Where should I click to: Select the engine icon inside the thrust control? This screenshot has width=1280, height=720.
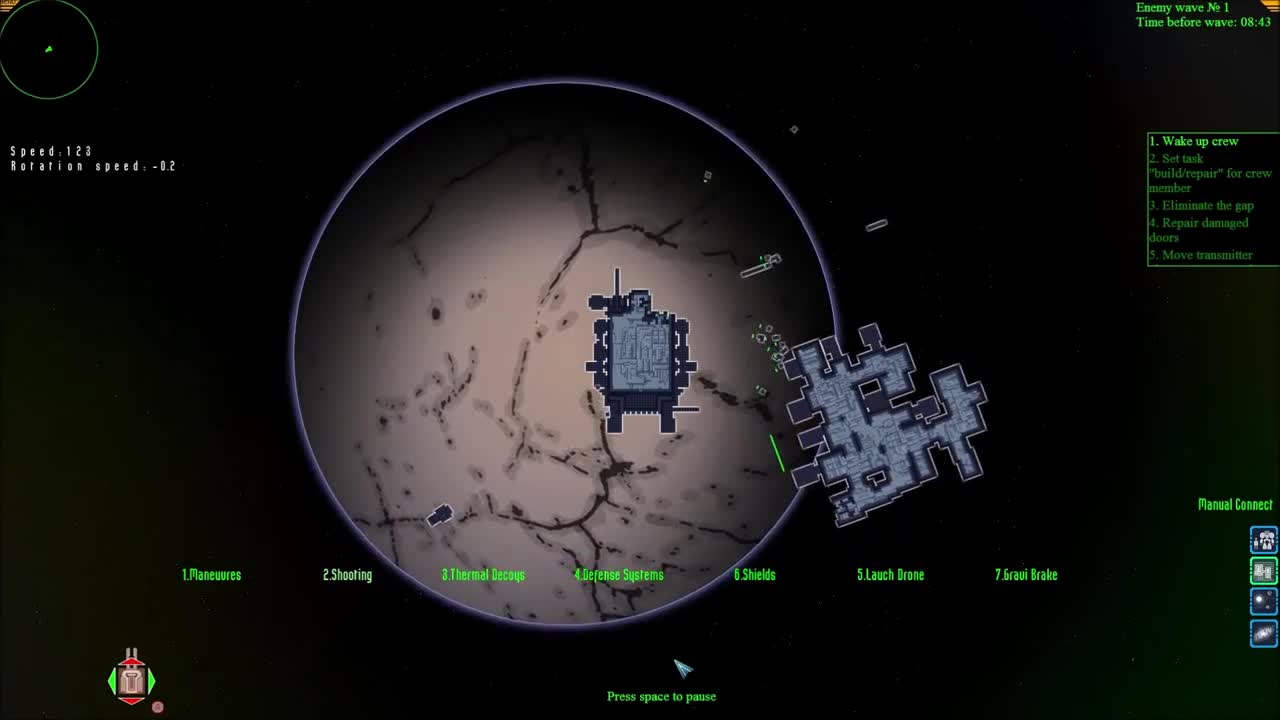tap(130, 681)
